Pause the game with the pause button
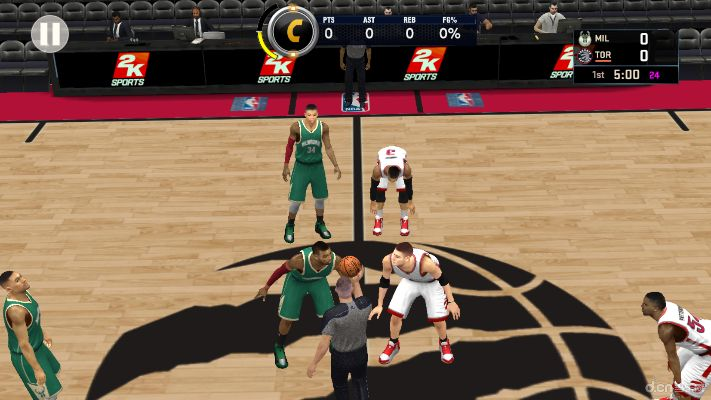 pyautogui.click(x=49, y=34)
